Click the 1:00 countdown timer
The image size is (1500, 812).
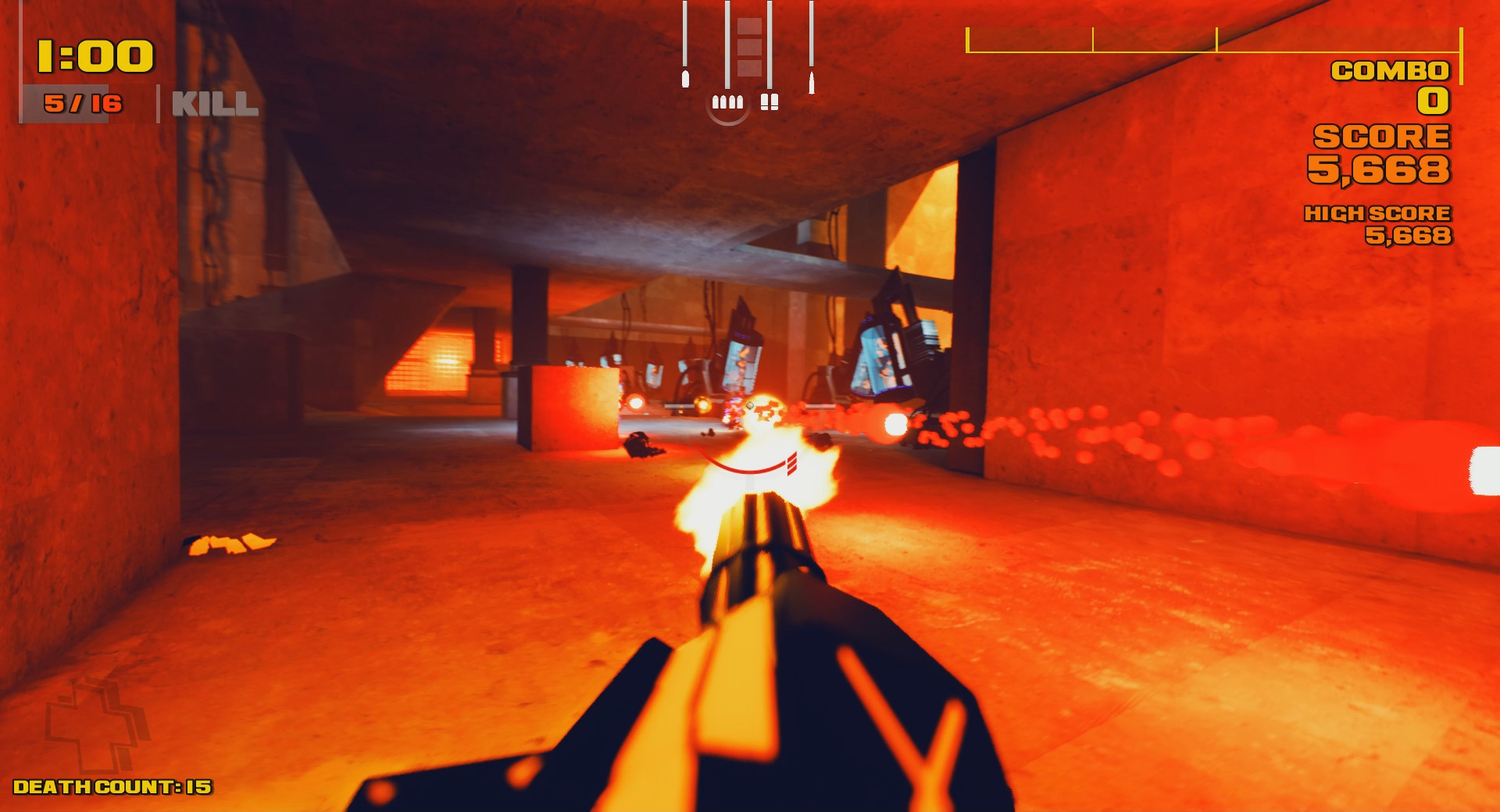[x=94, y=55]
